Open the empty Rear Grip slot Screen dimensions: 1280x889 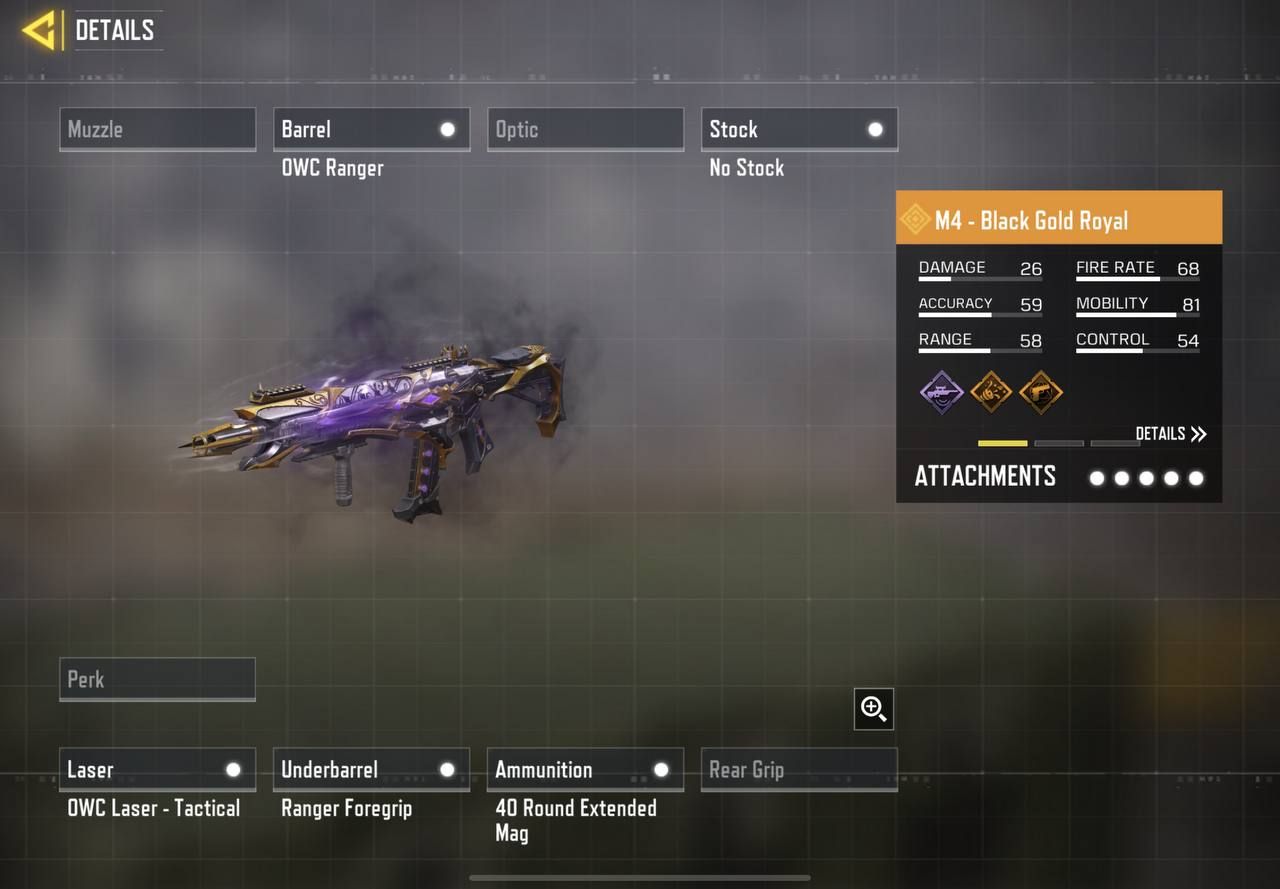point(799,770)
